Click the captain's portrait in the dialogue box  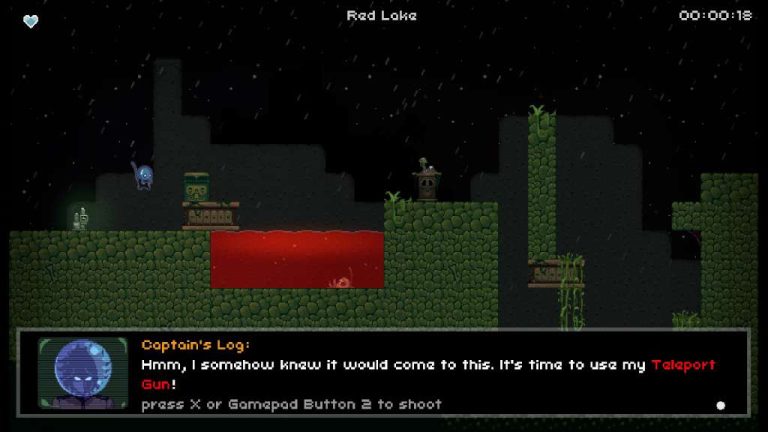click(83, 373)
